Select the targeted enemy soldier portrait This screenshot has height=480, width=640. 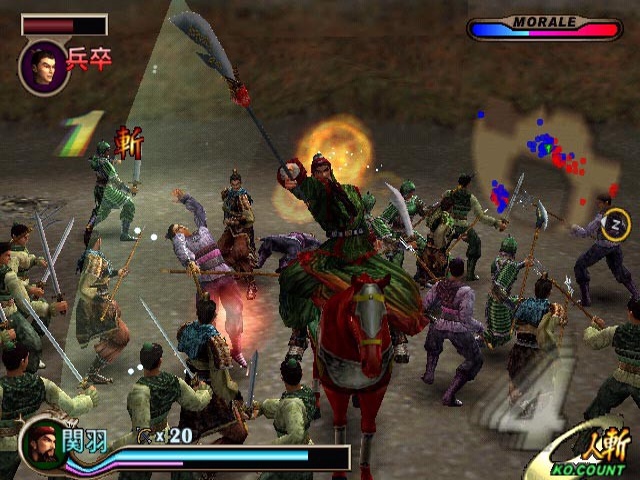point(43,67)
